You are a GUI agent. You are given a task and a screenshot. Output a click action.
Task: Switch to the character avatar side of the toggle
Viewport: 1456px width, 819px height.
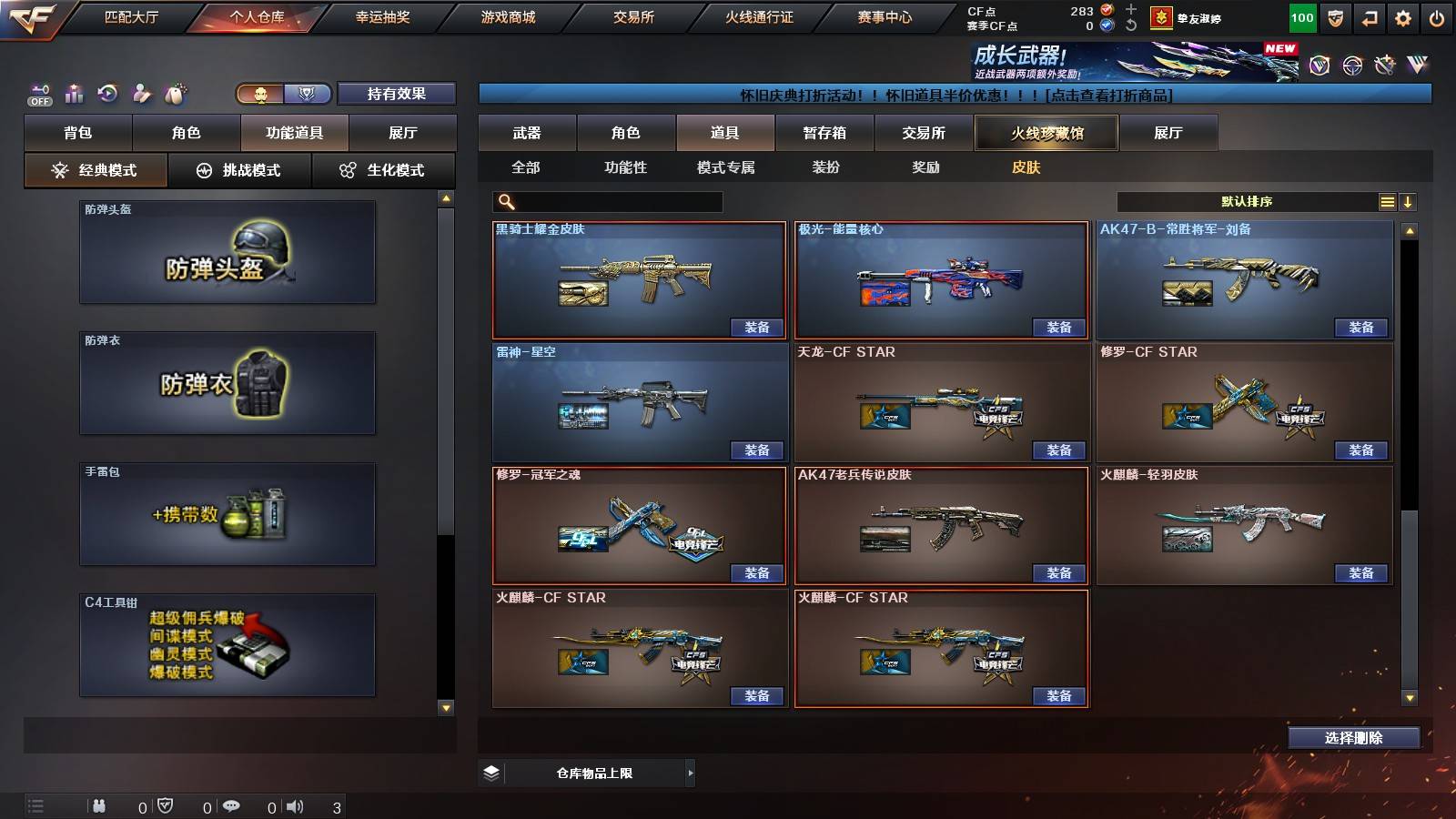pyautogui.click(x=260, y=94)
